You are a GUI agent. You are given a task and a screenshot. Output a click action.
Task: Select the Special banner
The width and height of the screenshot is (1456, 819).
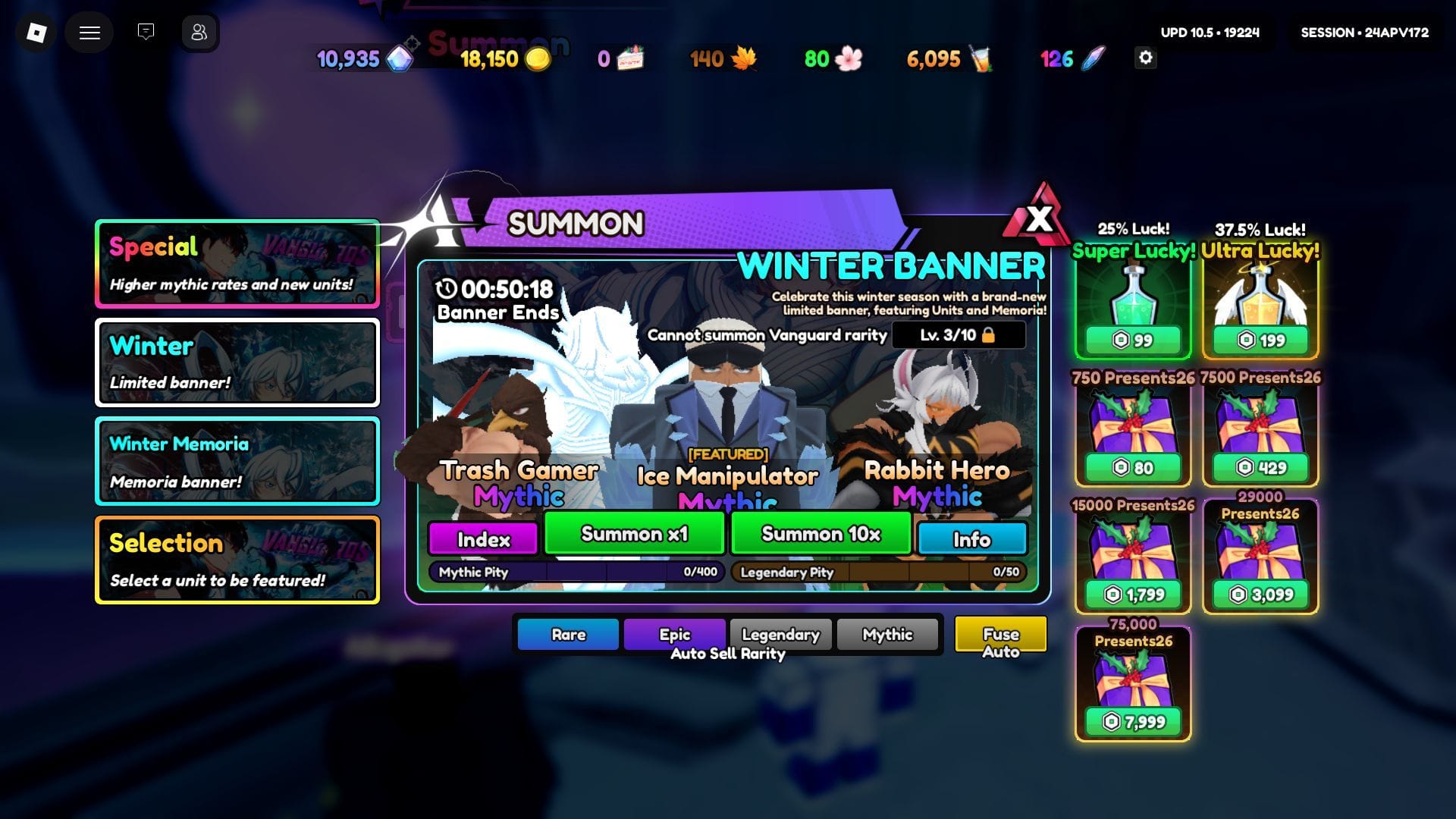tap(237, 263)
